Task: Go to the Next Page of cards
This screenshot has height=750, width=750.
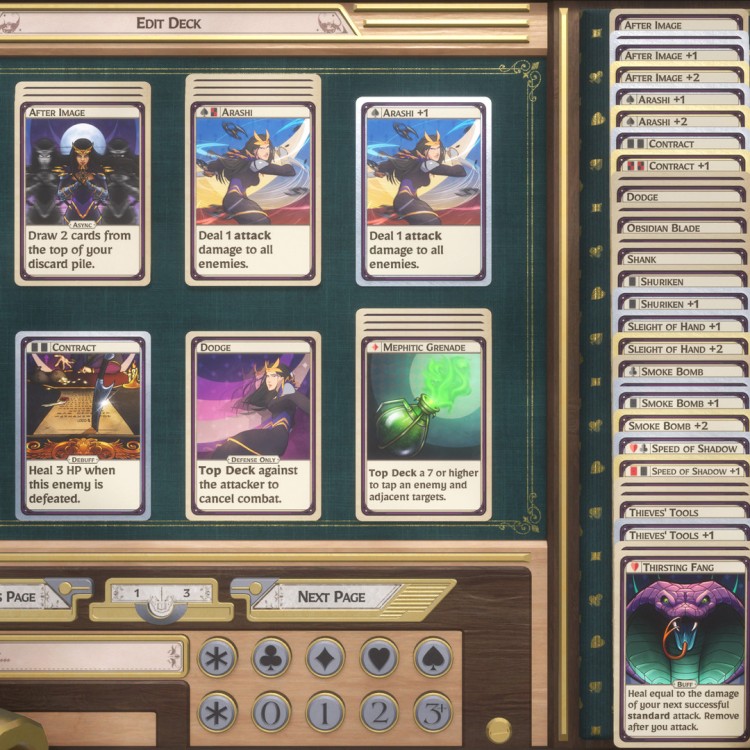Action: click(331, 596)
